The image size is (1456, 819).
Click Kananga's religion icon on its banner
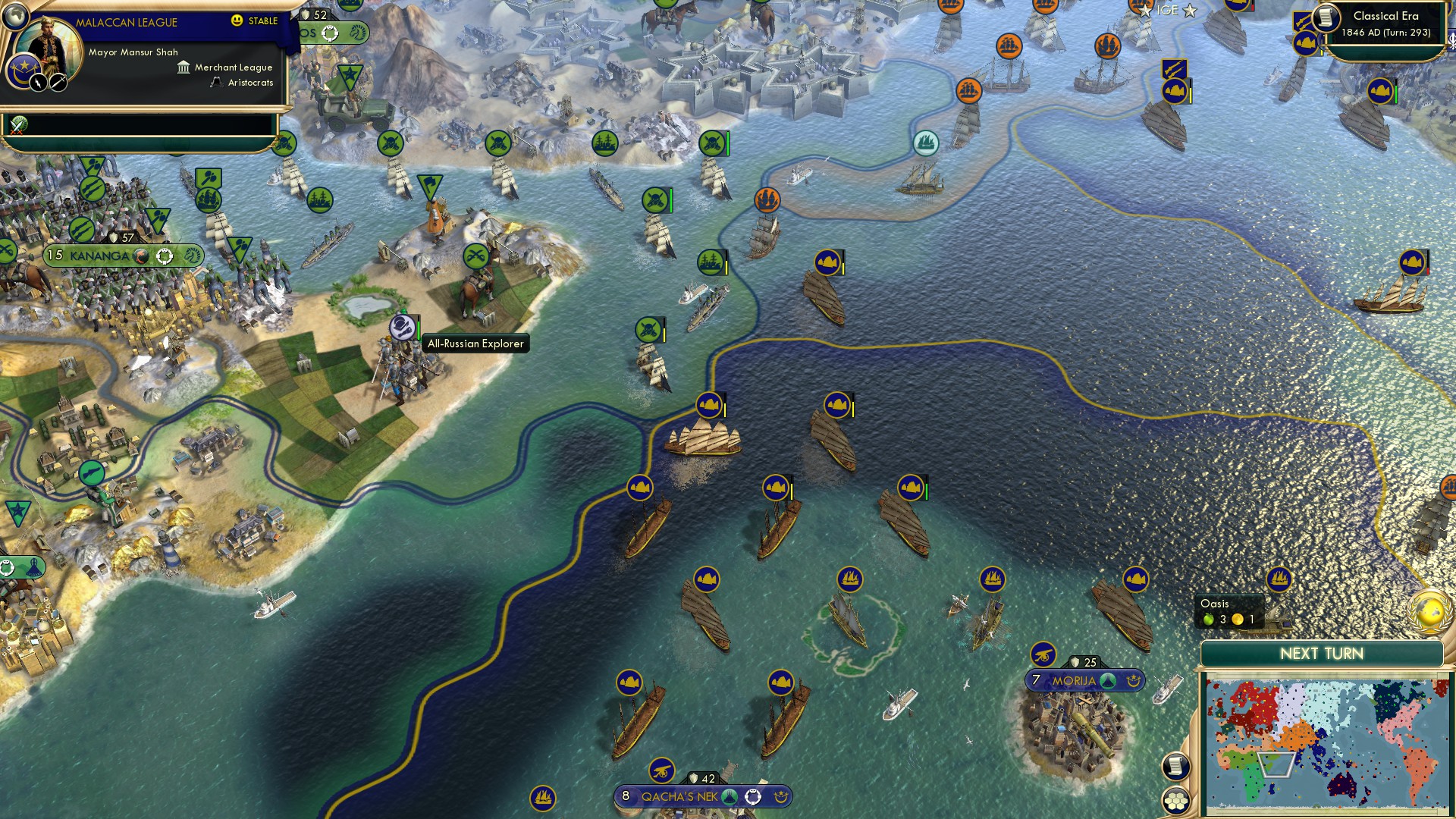(x=142, y=258)
